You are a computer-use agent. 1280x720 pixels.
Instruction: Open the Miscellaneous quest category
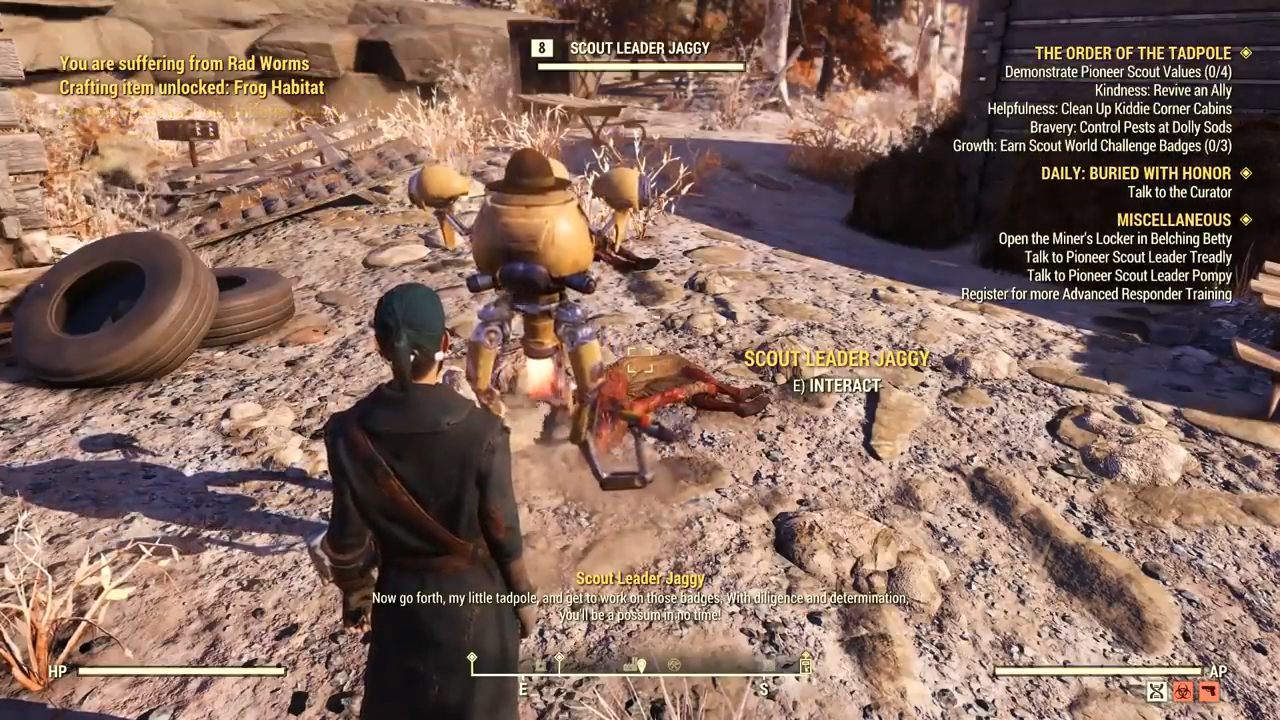point(1174,220)
